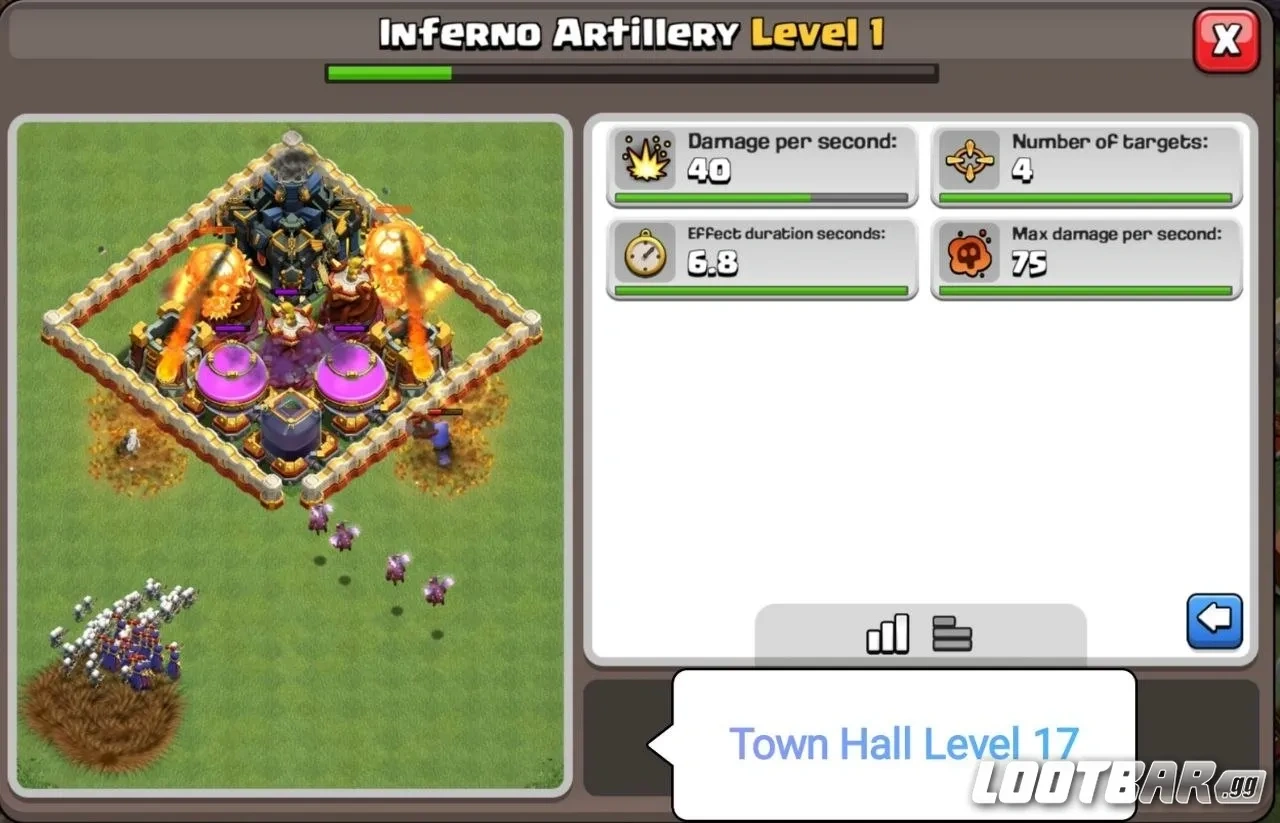Click the blue back arrow icon
Viewport: 1280px width, 823px height.
[x=1214, y=621]
